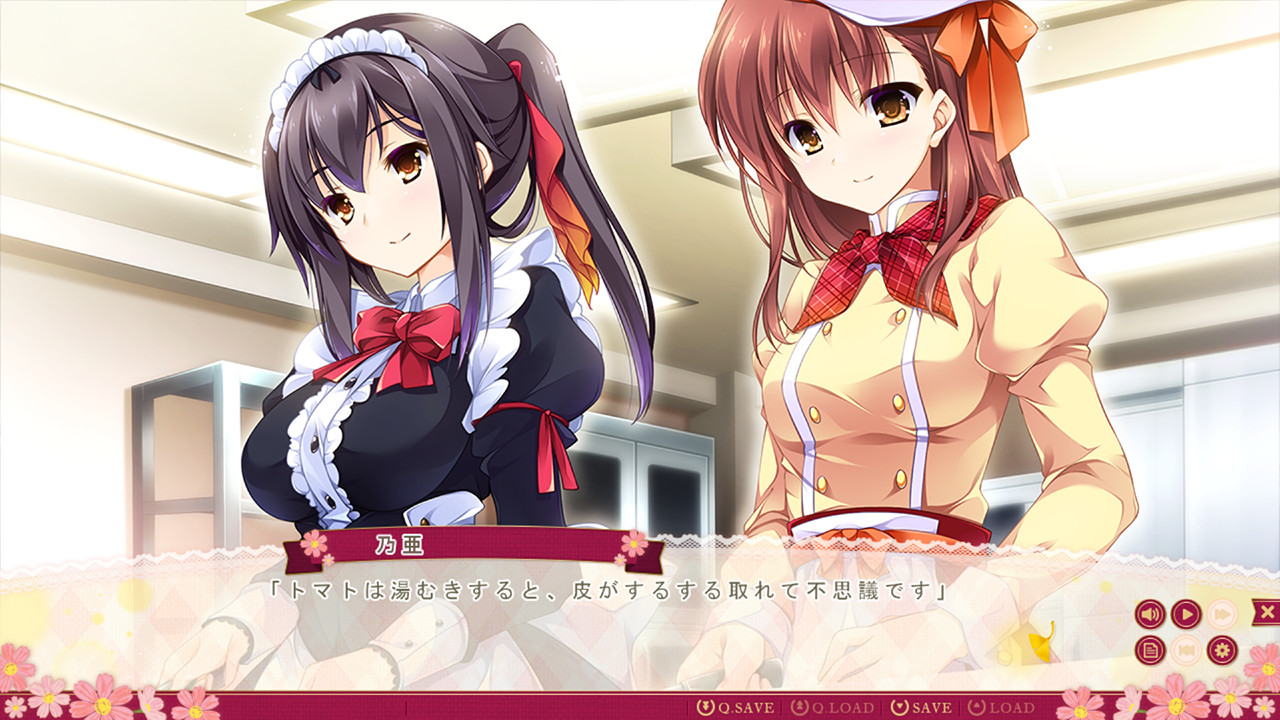Viewport: 1280px width, 720px height.
Task: Select Q.LOAD to quick load
Action: click(x=842, y=705)
